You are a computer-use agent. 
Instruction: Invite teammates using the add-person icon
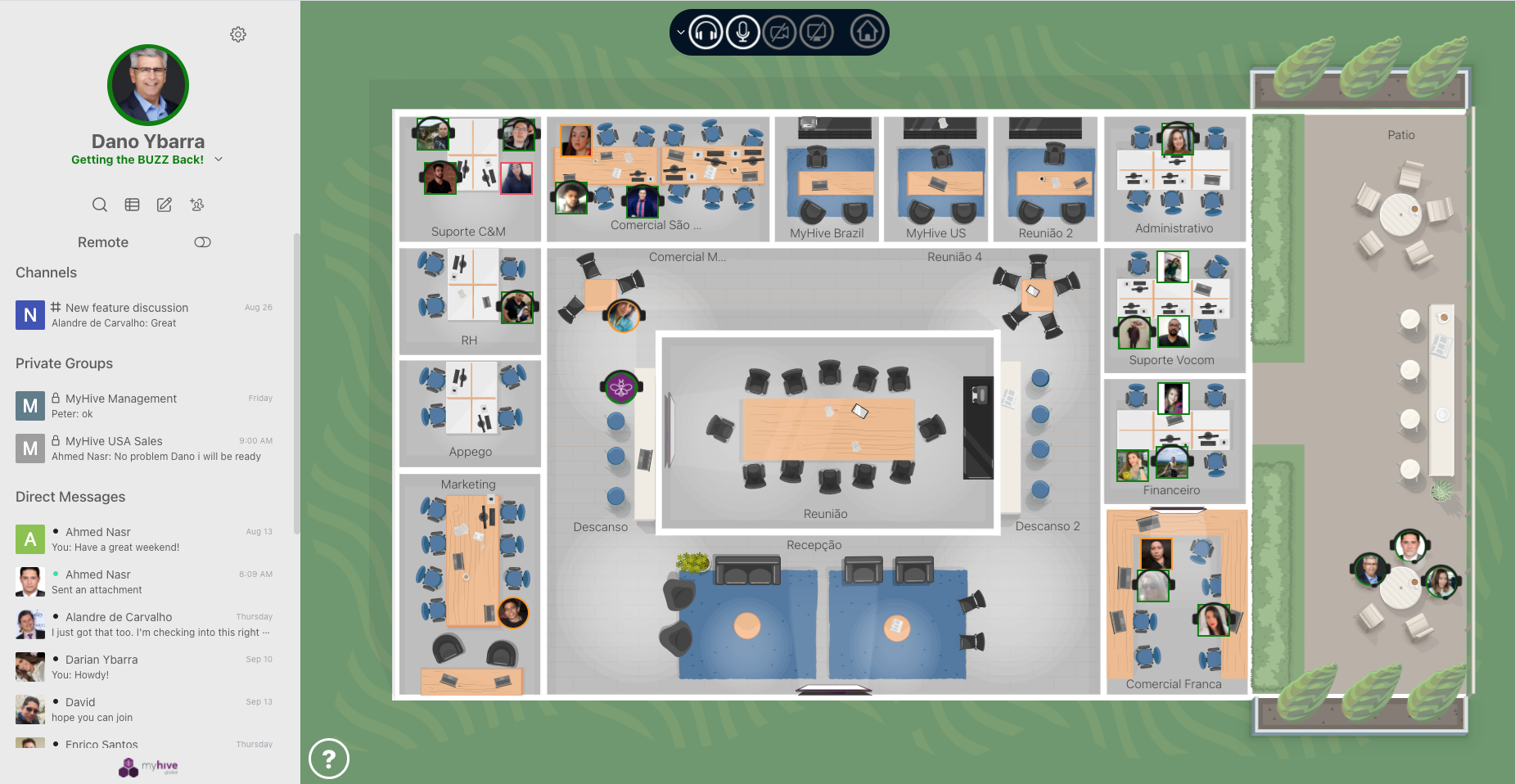pyautogui.click(x=196, y=205)
